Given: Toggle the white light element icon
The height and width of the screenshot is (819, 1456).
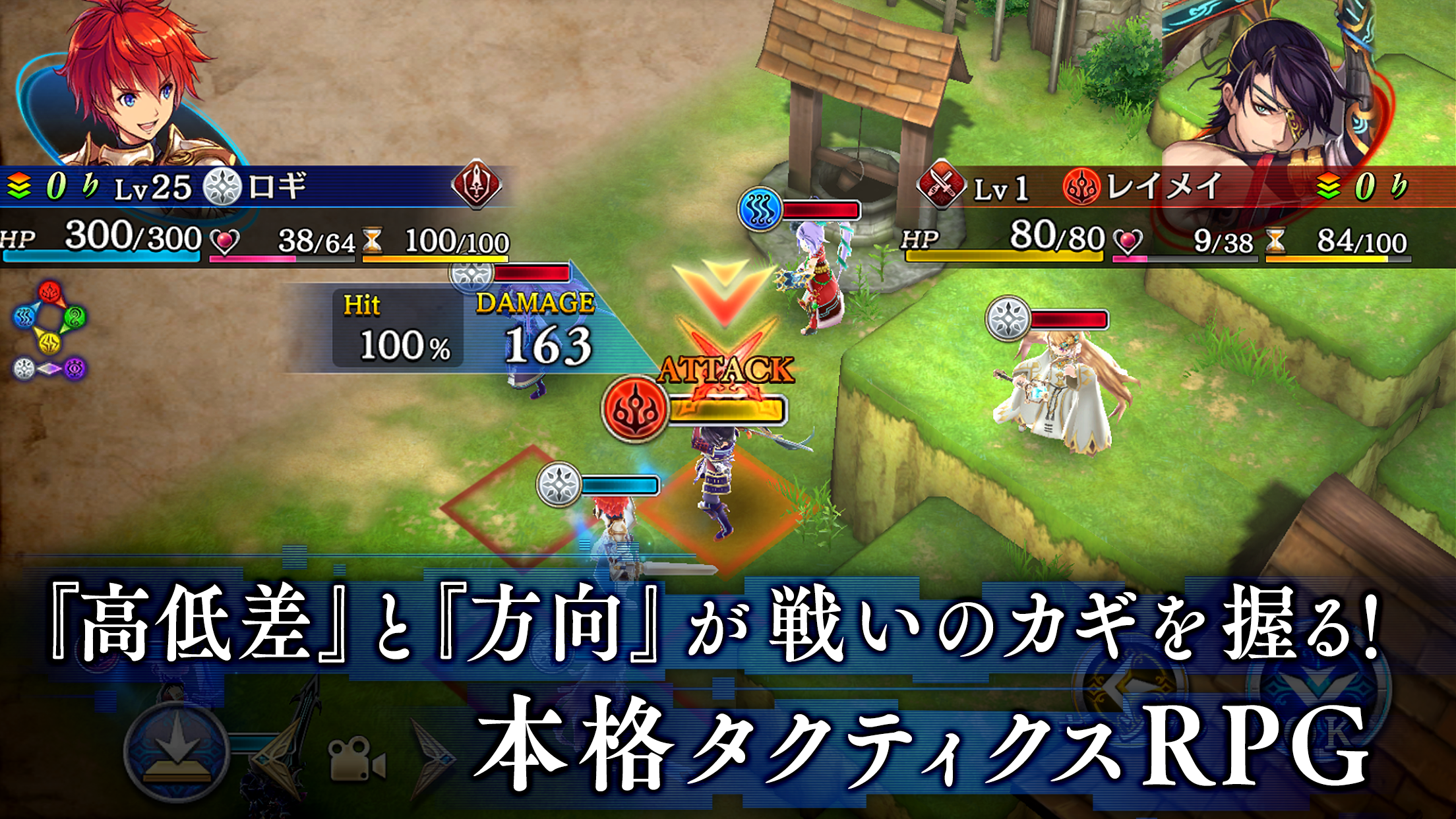Looking at the screenshot, I should tap(24, 367).
